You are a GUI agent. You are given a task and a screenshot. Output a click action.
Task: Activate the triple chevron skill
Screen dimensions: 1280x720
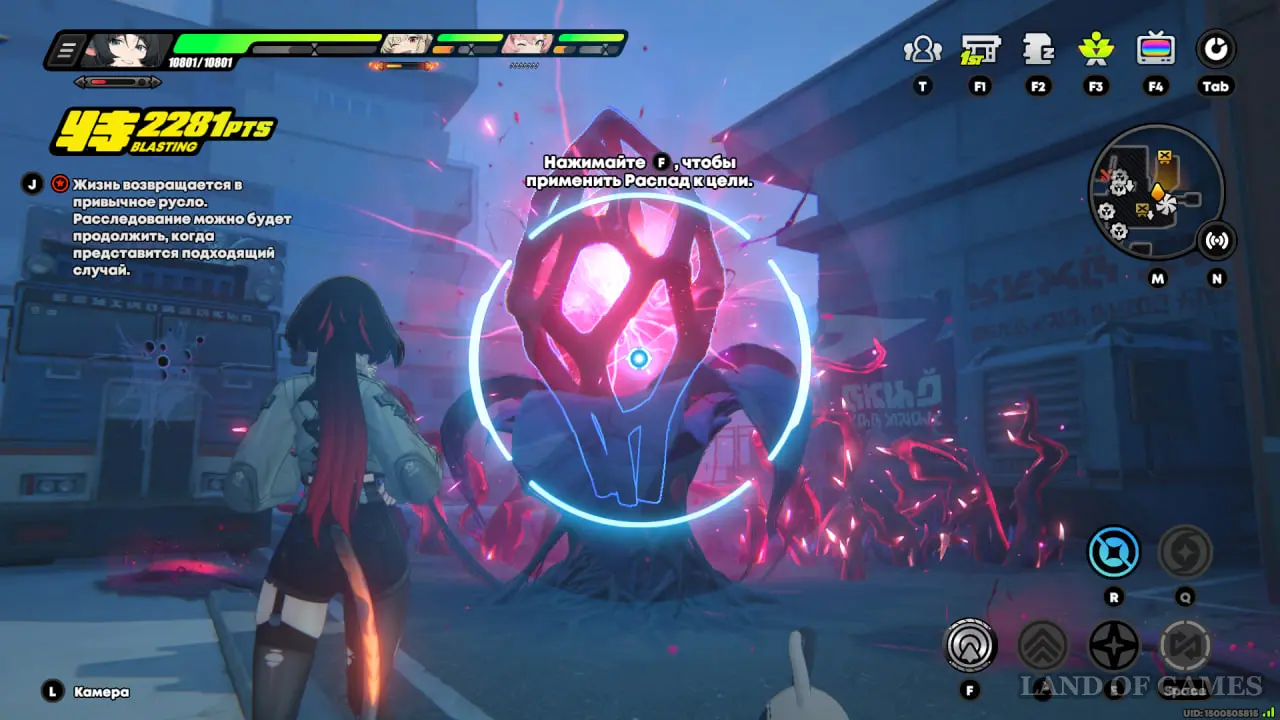[x=1042, y=646]
